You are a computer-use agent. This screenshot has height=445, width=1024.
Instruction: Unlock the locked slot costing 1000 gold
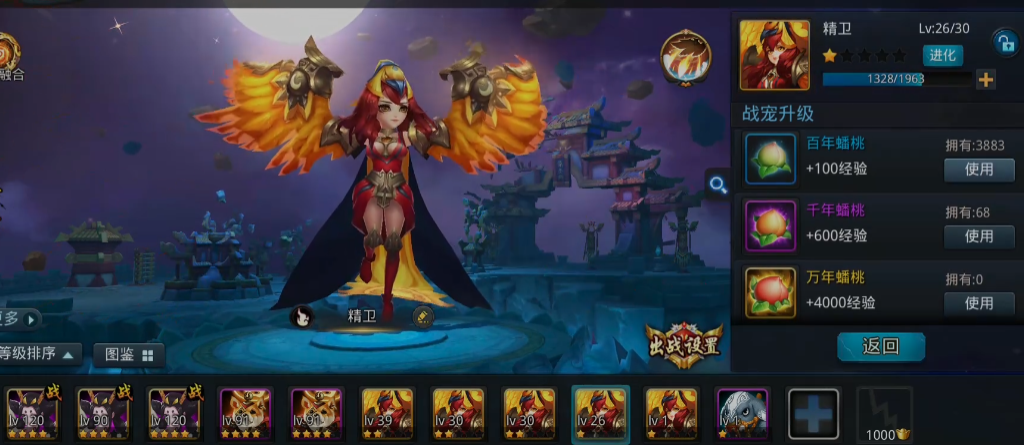pos(884,414)
